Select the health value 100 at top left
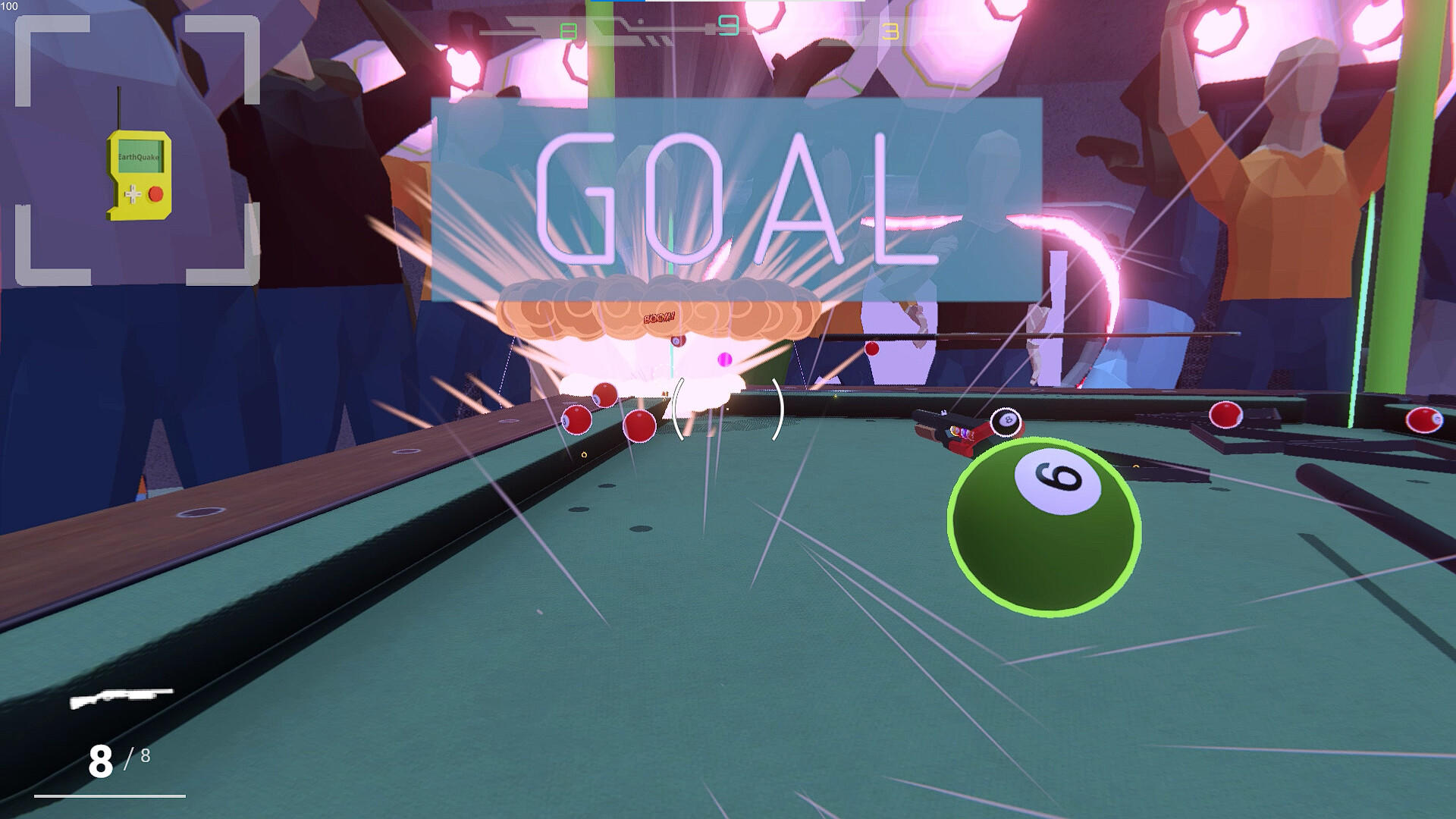The width and height of the screenshot is (1456, 819). 11,6
